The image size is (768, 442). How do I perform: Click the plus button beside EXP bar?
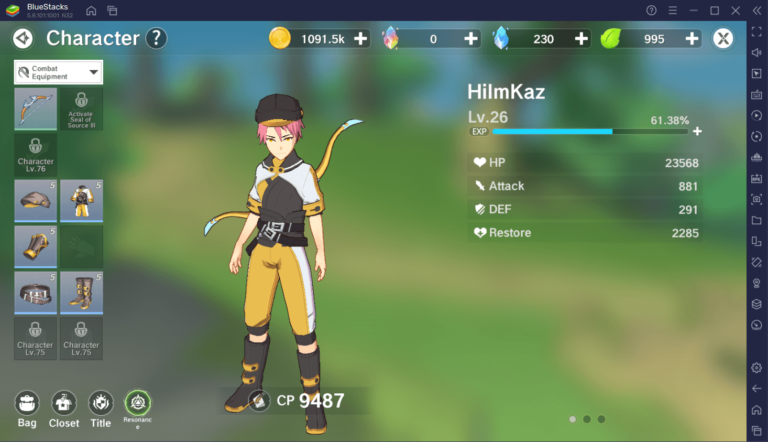(x=697, y=131)
